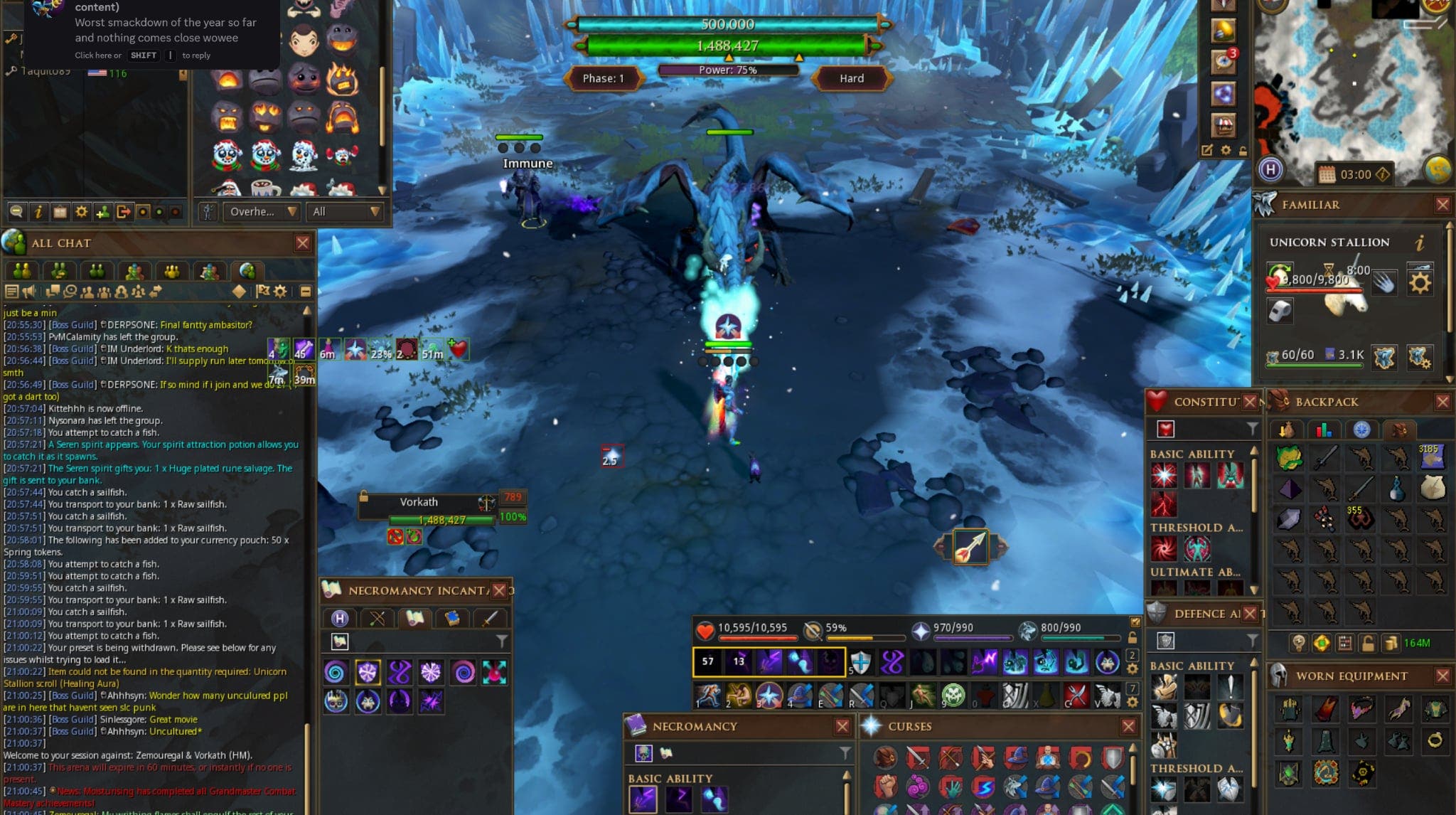The height and width of the screenshot is (815, 1456).
Task: Close the Familiar panel
Action: tap(1442, 205)
